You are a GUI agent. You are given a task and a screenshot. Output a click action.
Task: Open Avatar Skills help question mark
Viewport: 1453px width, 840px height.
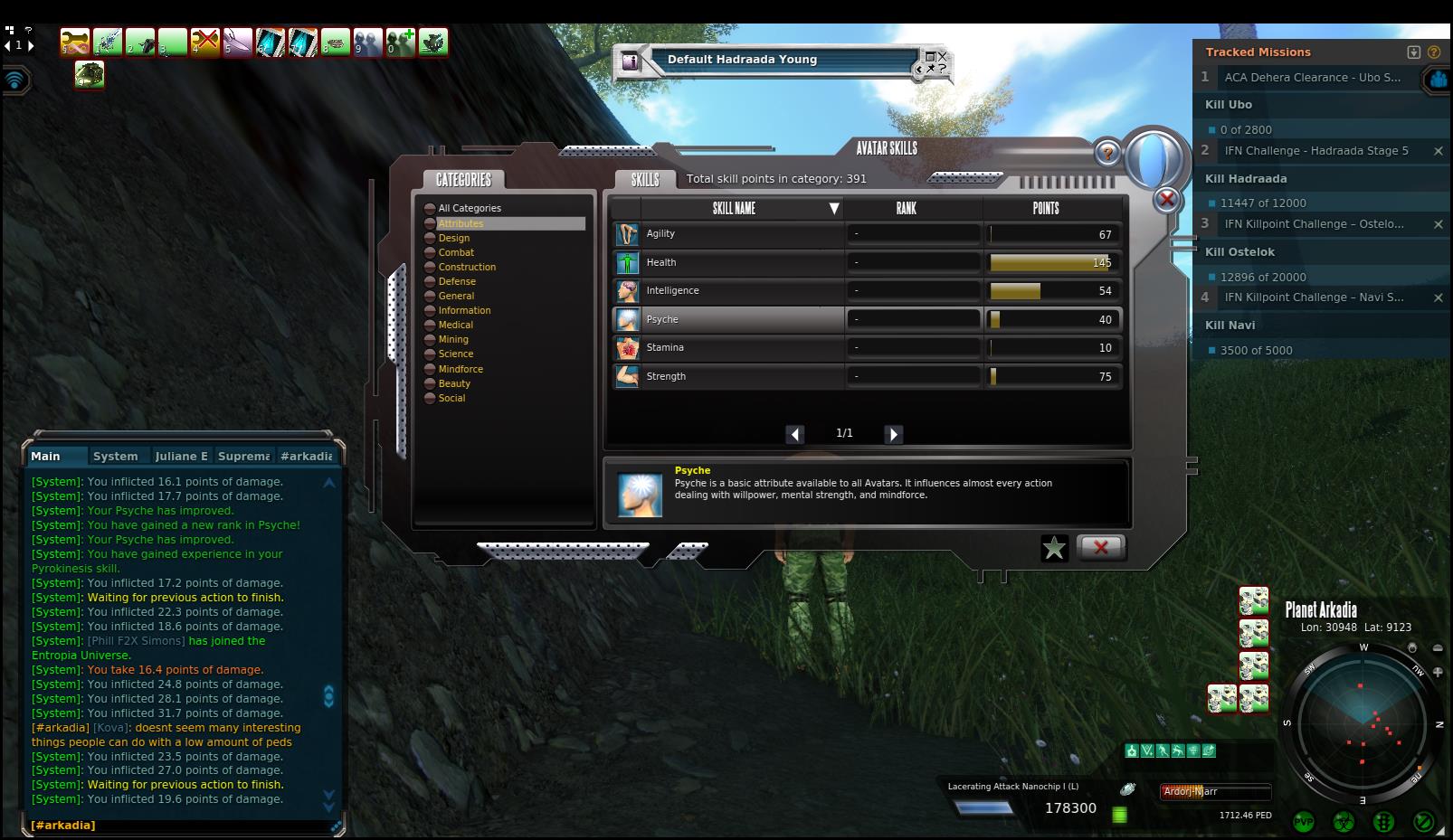point(1106,153)
